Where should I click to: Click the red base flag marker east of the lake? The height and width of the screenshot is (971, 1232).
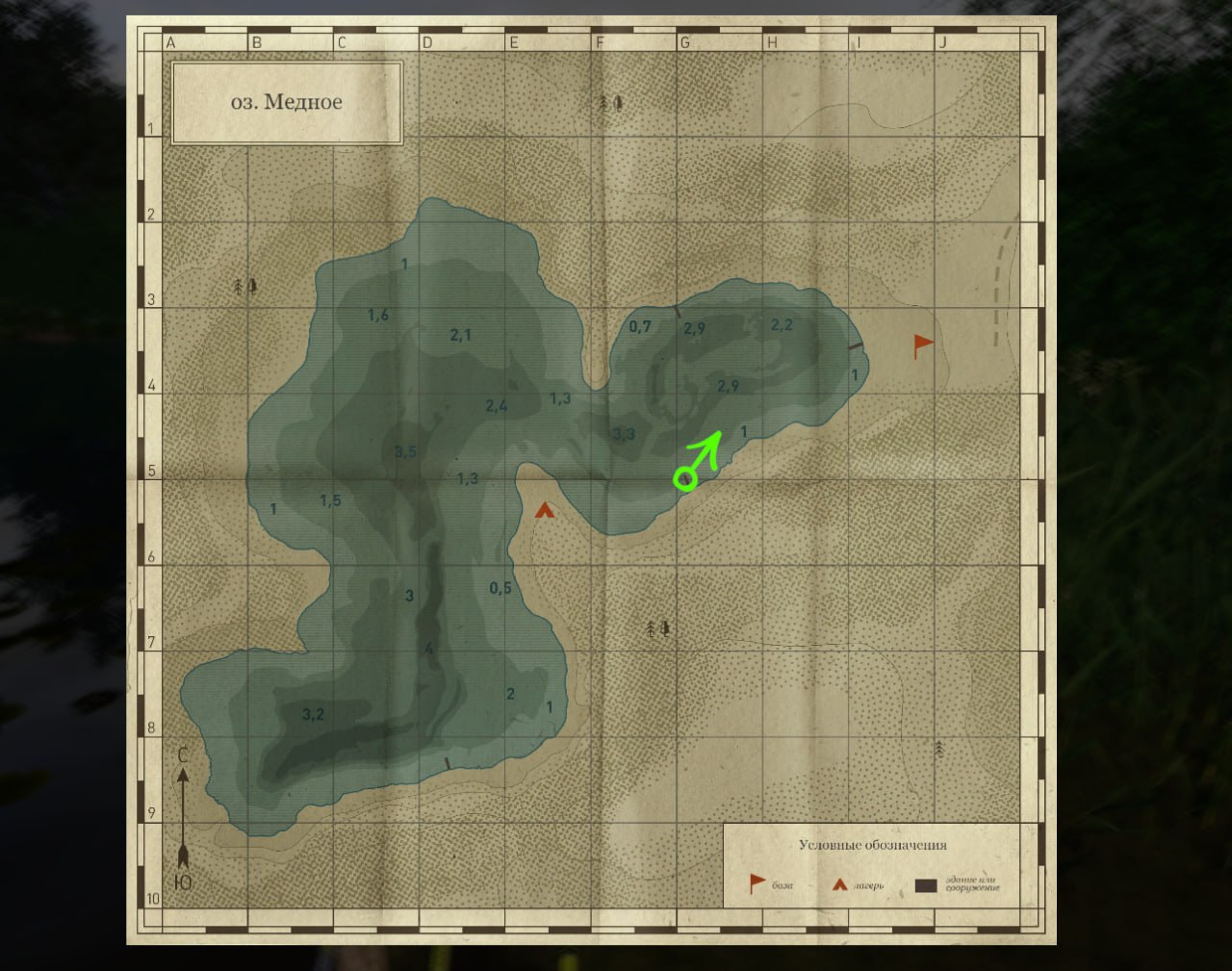(x=922, y=344)
